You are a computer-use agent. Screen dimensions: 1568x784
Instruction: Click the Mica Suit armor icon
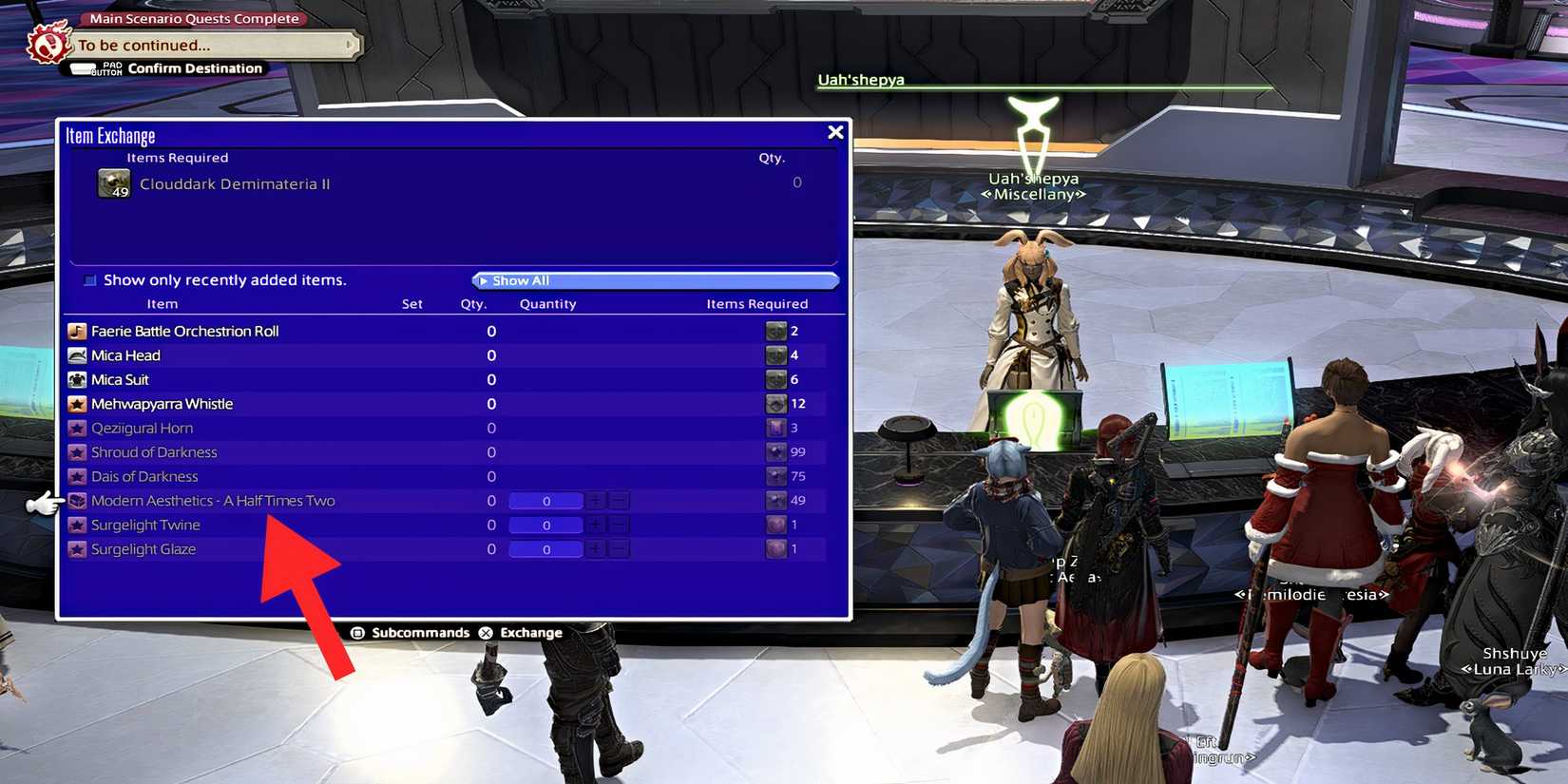pos(77,378)
